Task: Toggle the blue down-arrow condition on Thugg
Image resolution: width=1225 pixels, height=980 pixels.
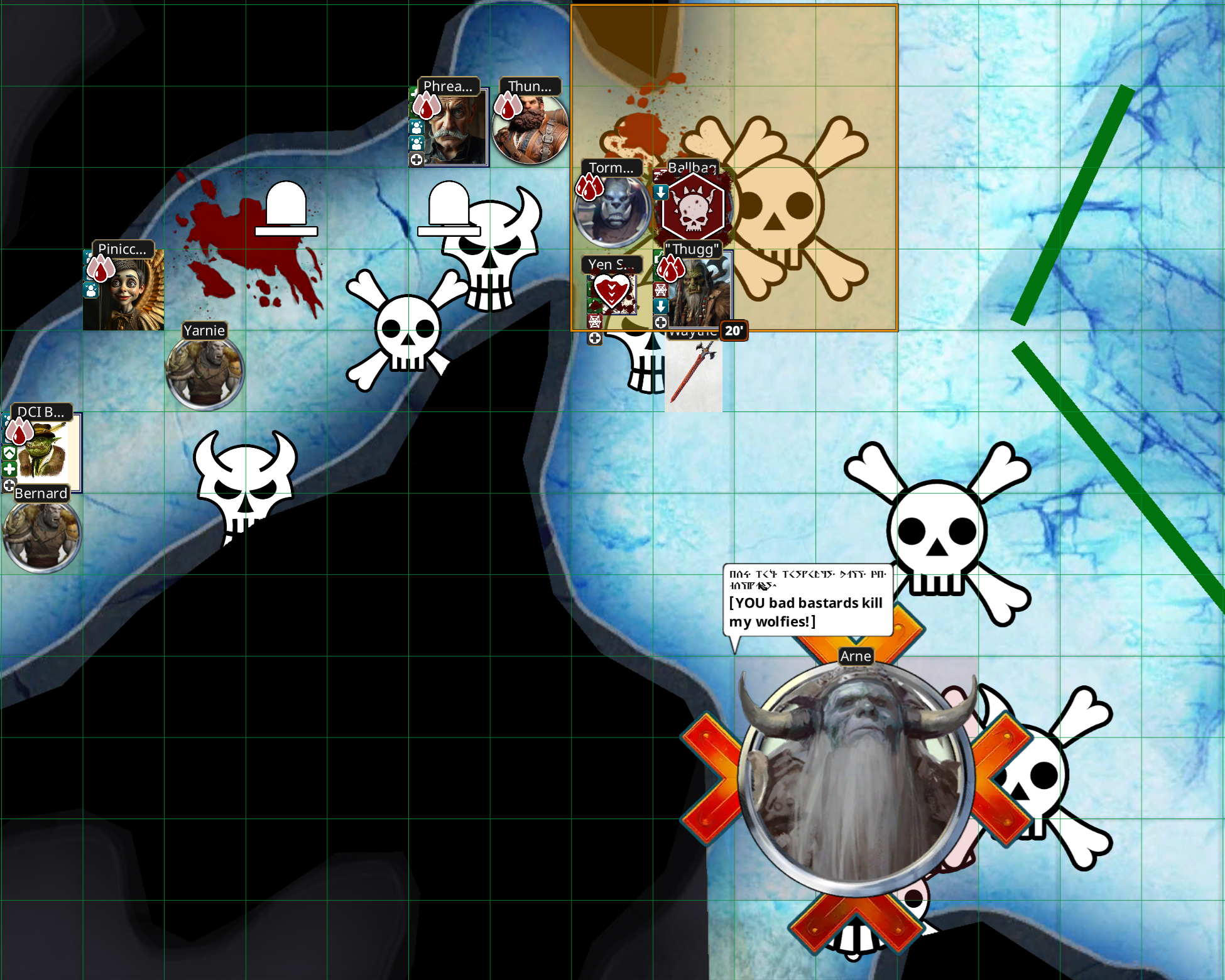Action: point(661,306)
